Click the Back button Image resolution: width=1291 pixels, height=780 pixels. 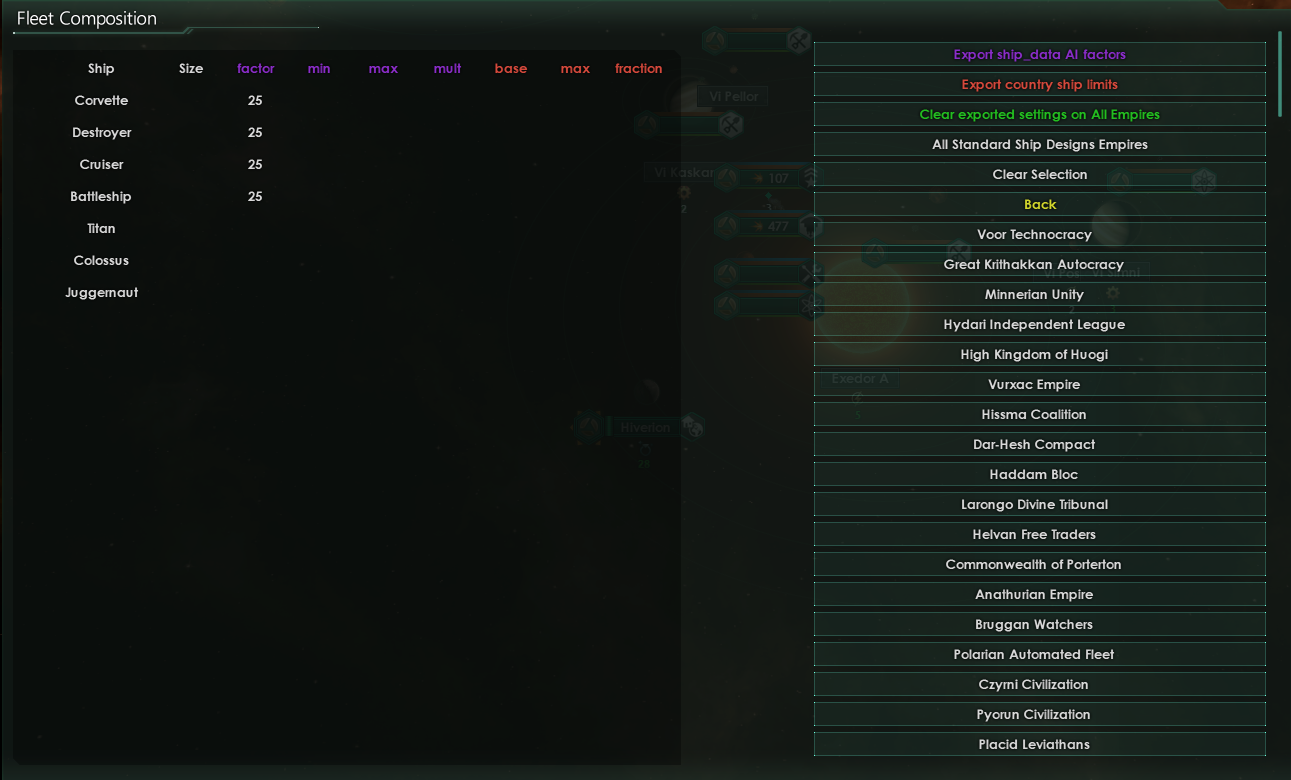[1040, 204]
